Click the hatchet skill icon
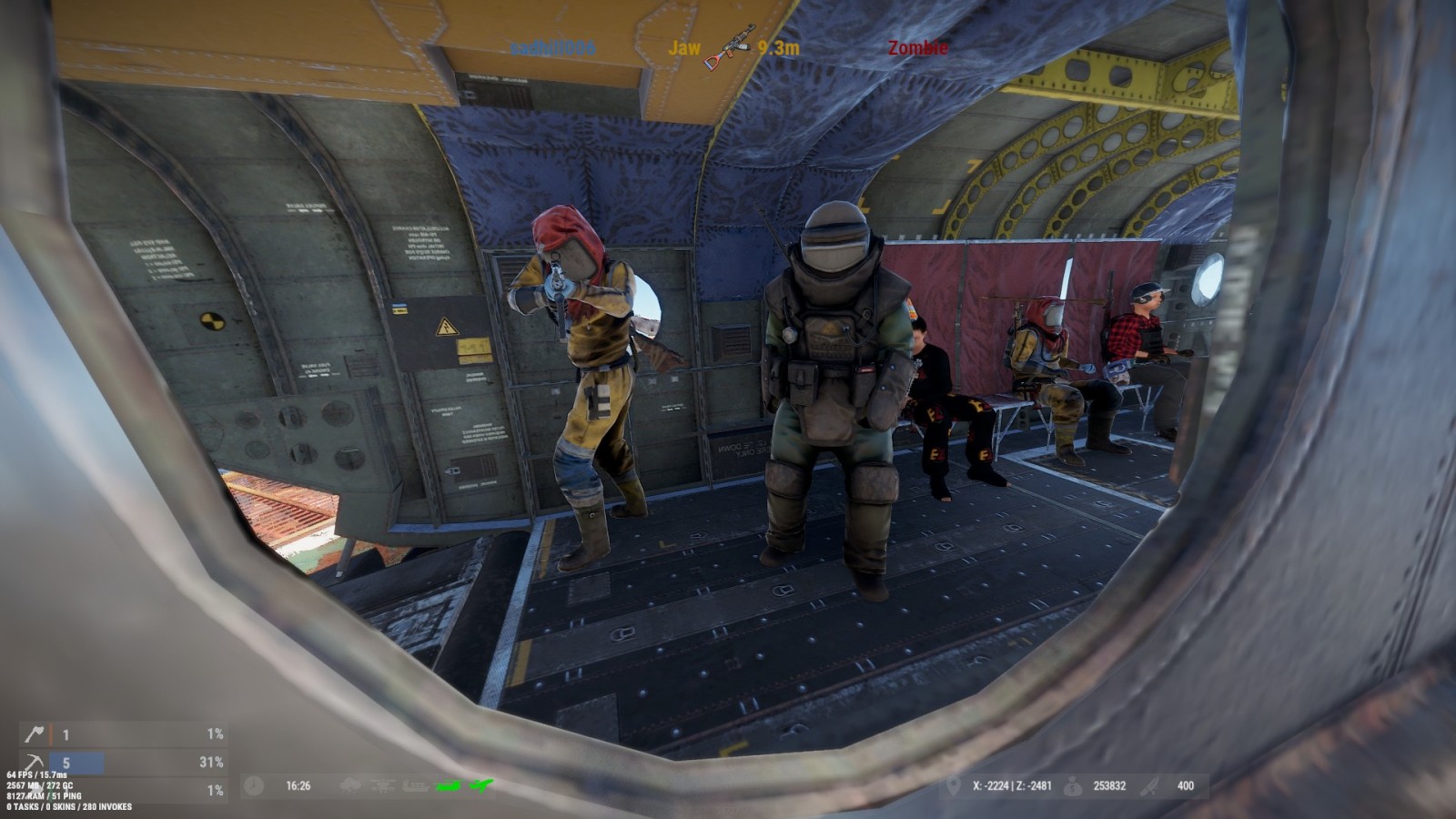Image resolution: width=1456 pixels, height=819 pixels. pyautogui.click(x=35, y=733)
